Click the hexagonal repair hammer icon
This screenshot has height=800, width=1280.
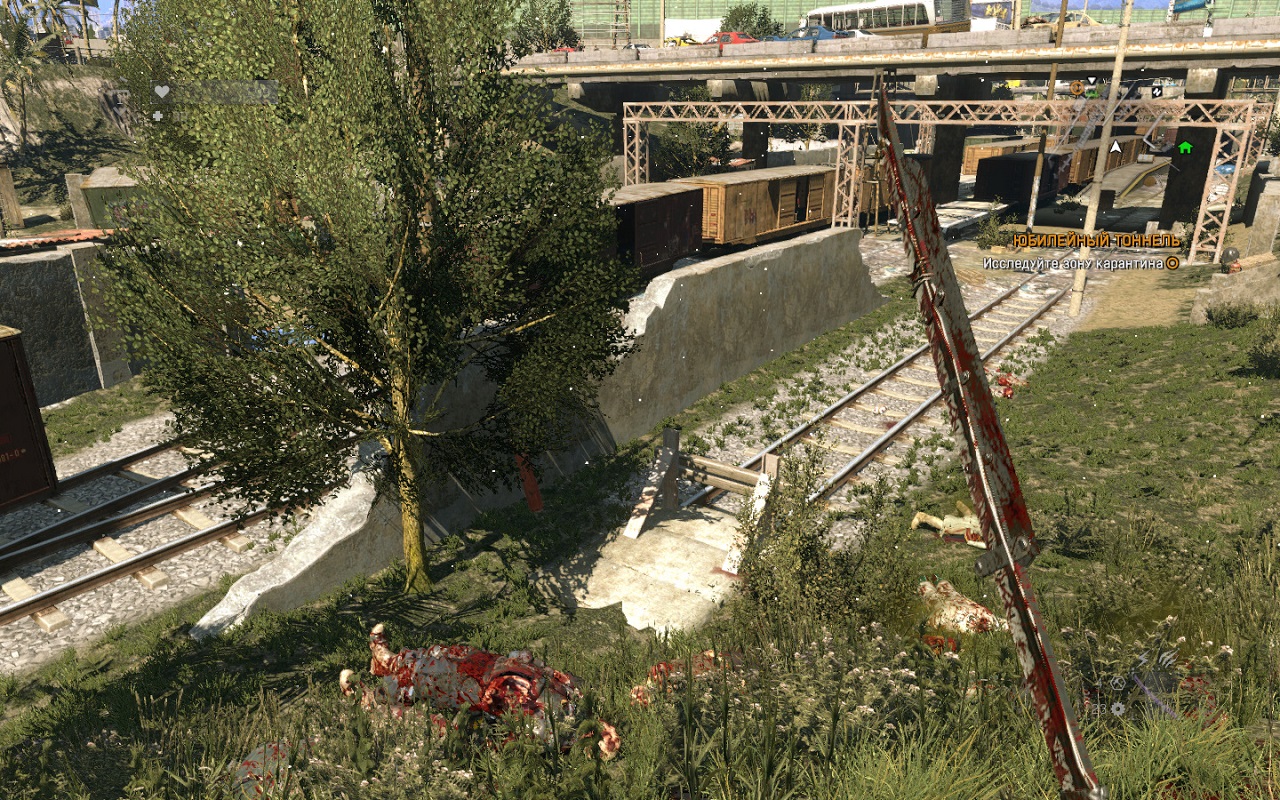pos(1117,683)
